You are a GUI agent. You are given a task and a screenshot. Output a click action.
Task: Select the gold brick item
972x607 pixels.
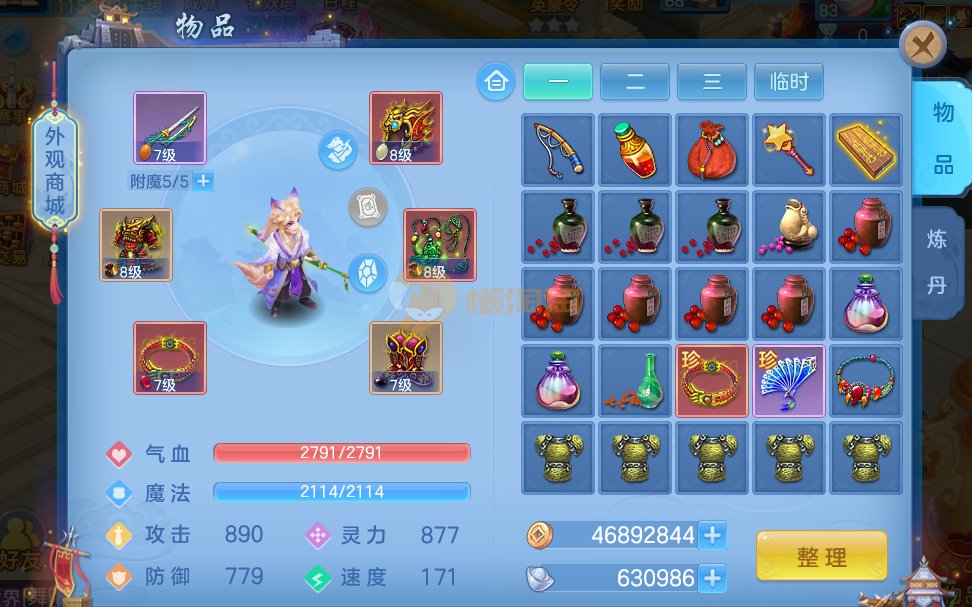click(x=866, y=150)
